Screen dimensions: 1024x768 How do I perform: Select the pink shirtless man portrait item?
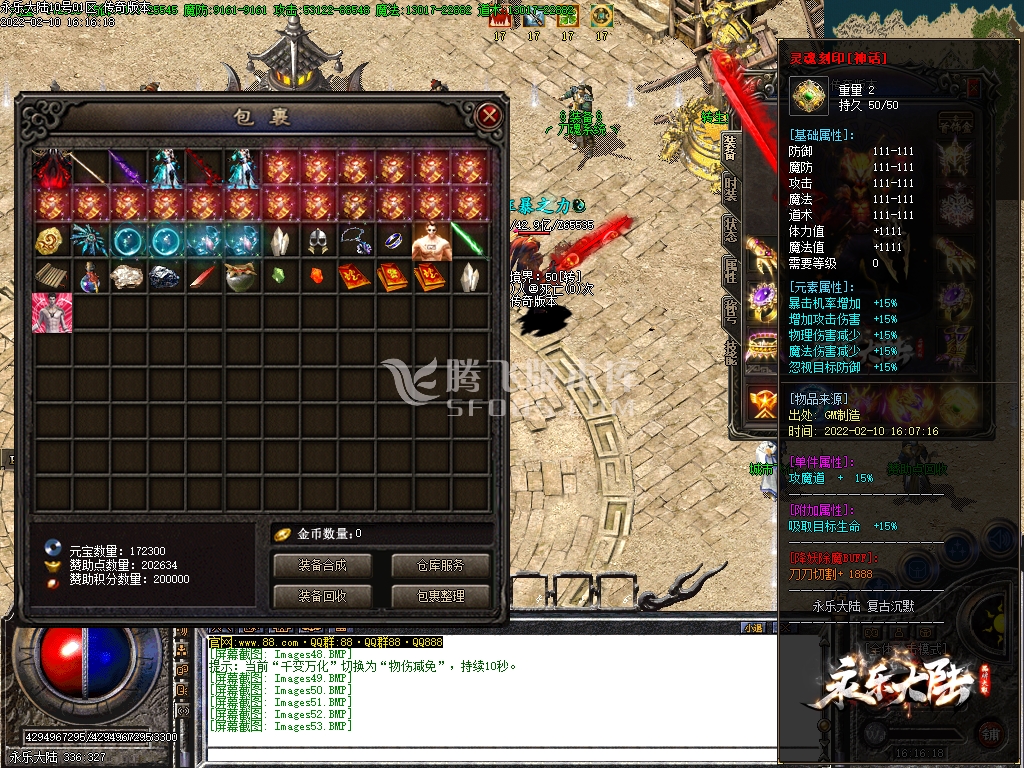click(51, 313)
